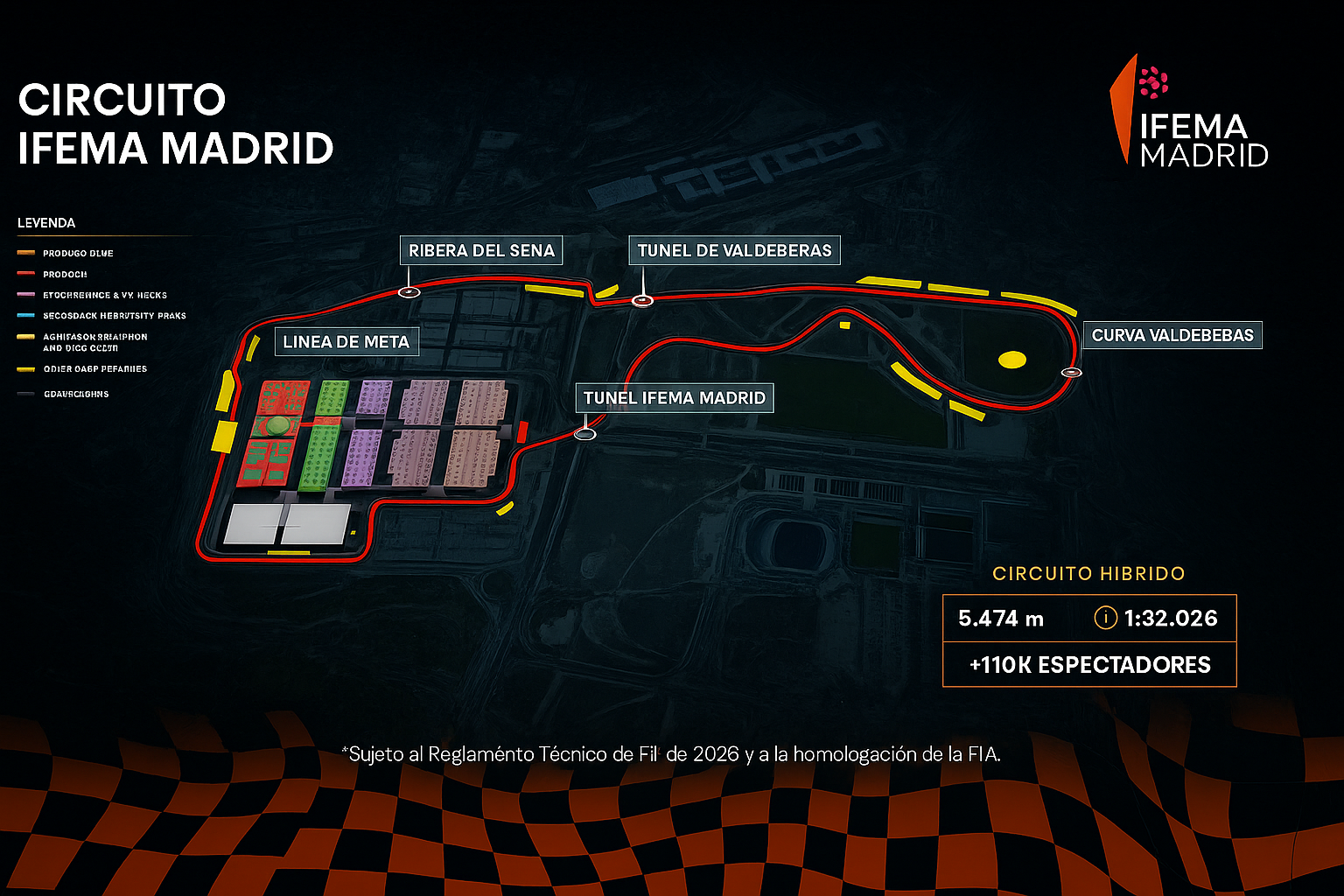Select the Tunel IFEMA Madrid label
The width and height of the screenshot is (1344, 896).
tap(674, 398)
